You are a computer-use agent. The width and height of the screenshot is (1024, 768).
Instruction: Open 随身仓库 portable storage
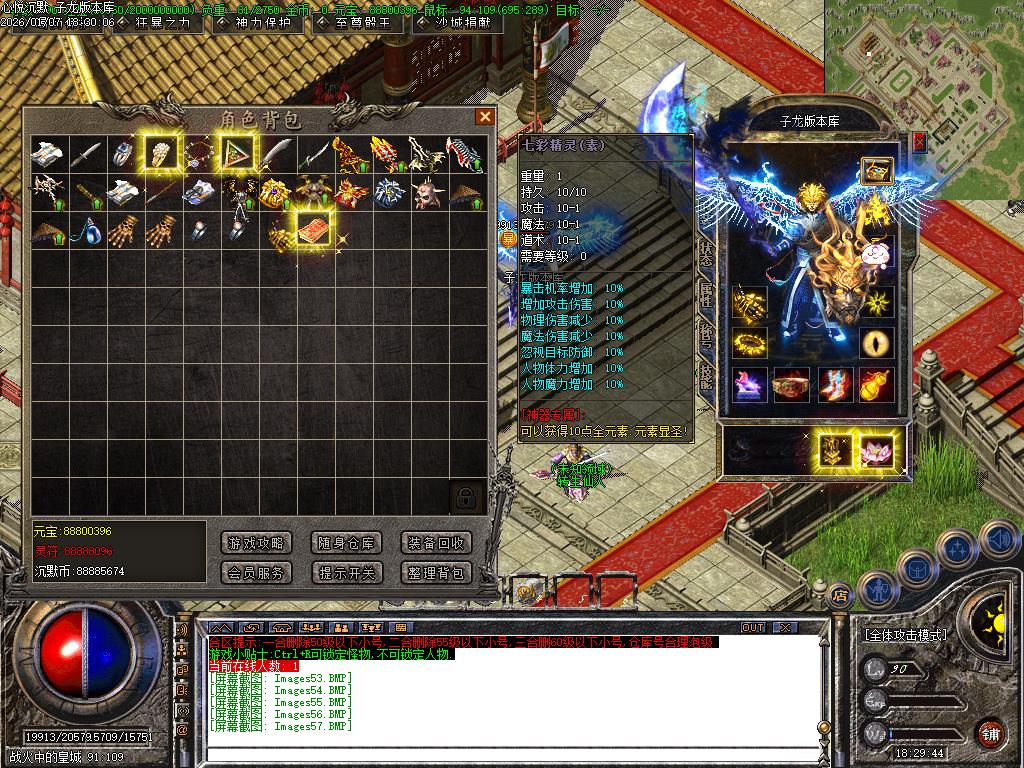click(346, 543)
